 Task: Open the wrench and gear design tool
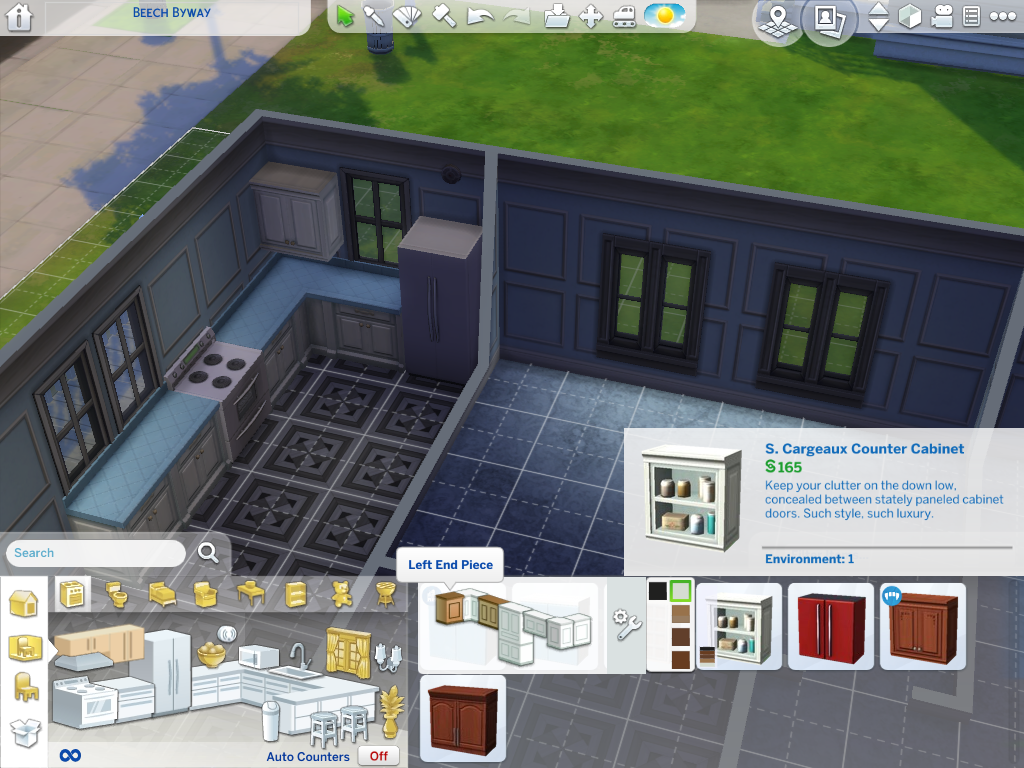tap(626, 625)
